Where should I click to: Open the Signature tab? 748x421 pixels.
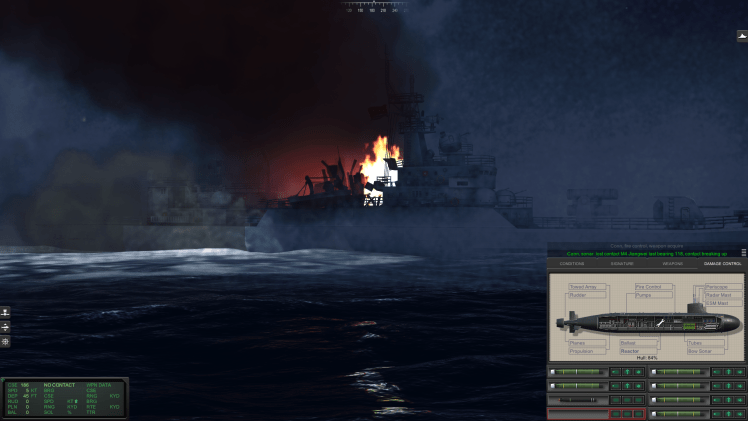click(622, 264)
